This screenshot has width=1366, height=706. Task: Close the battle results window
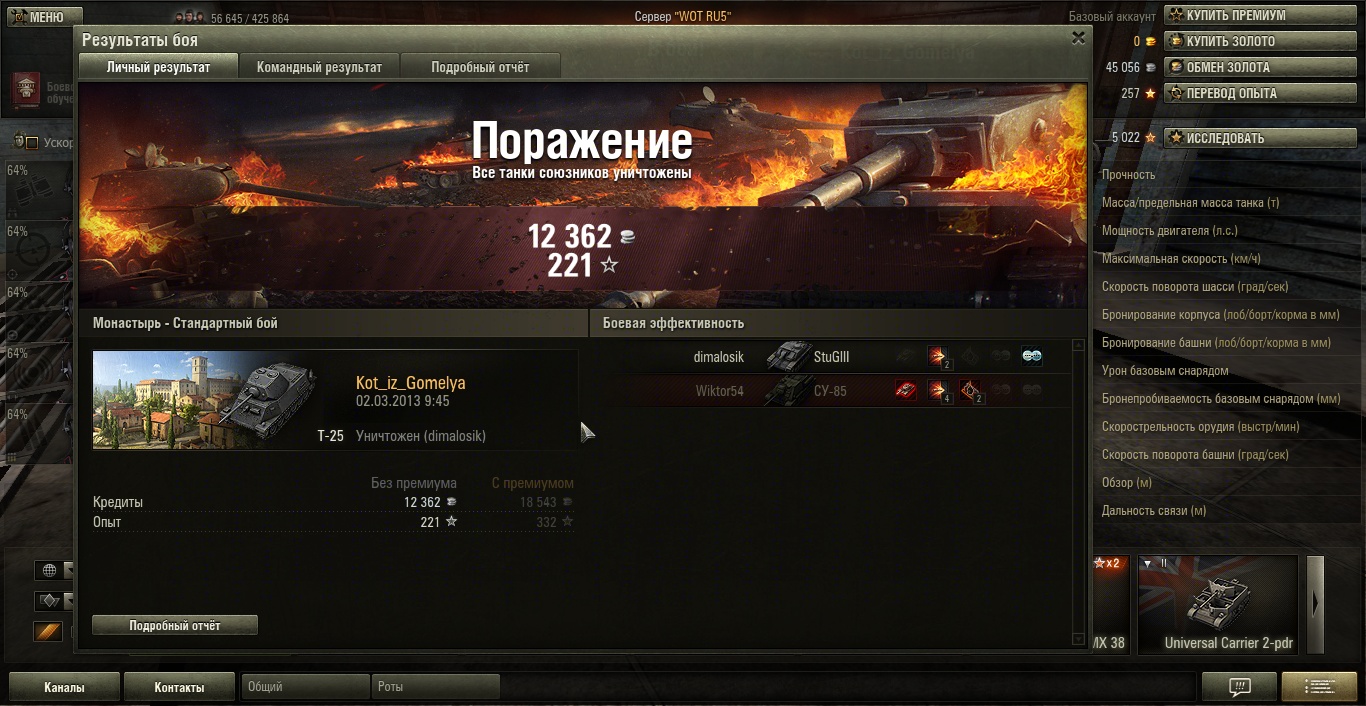(1078, 38)
